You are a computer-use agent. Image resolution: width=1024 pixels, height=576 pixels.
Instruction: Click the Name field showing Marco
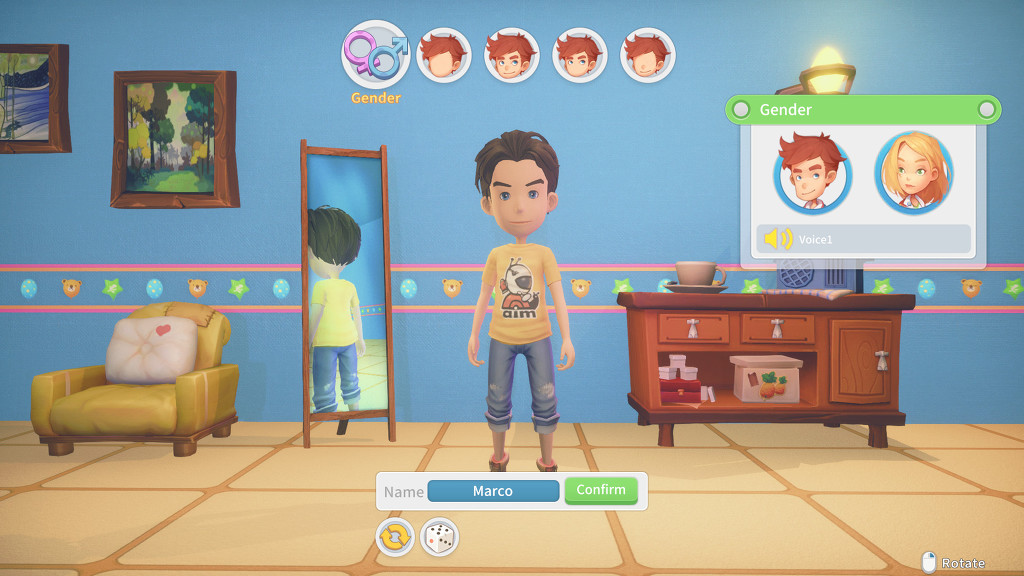click(493, 491)
